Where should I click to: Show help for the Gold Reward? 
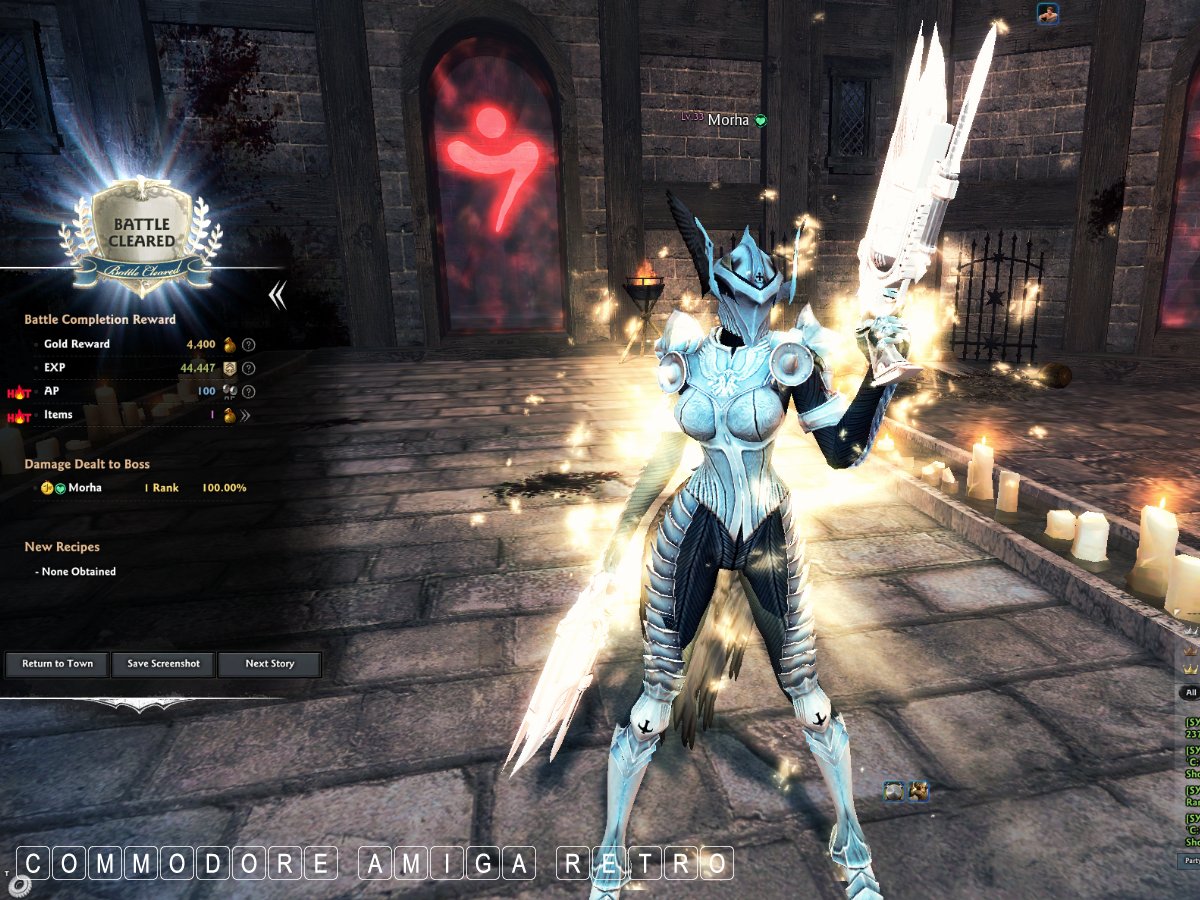249,344
